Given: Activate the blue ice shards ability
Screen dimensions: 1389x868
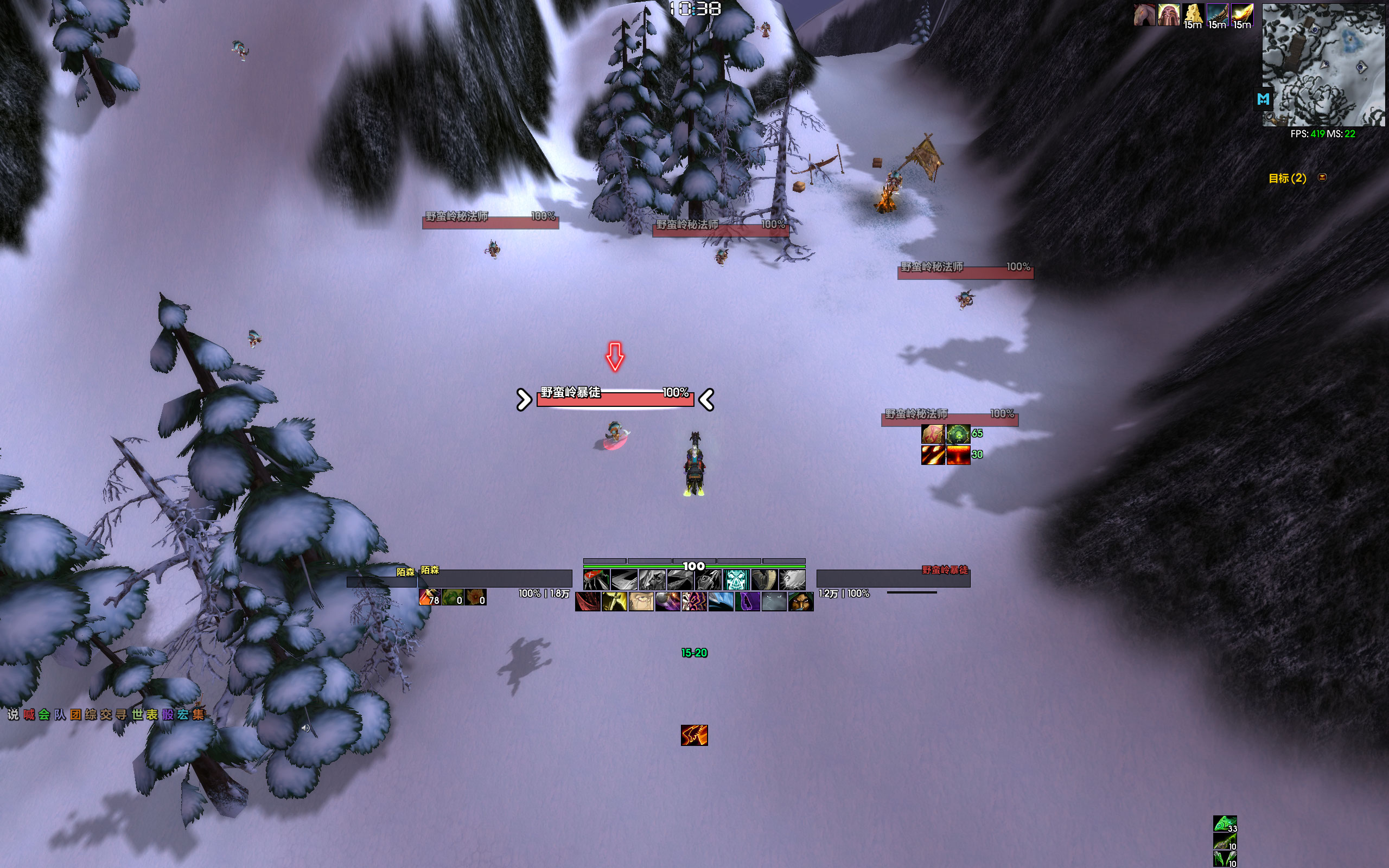Looking at the screenshot, I should coord(721,602).
